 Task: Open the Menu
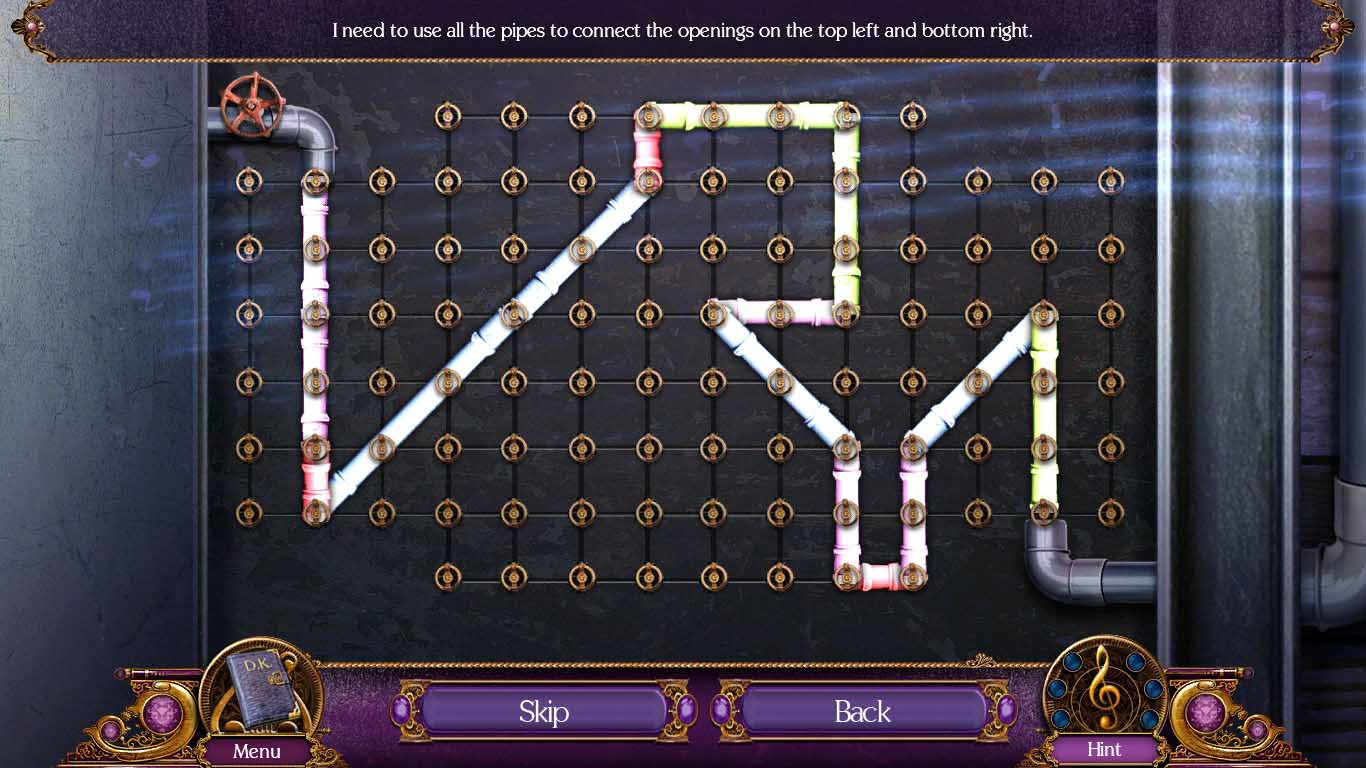[258, 751]
